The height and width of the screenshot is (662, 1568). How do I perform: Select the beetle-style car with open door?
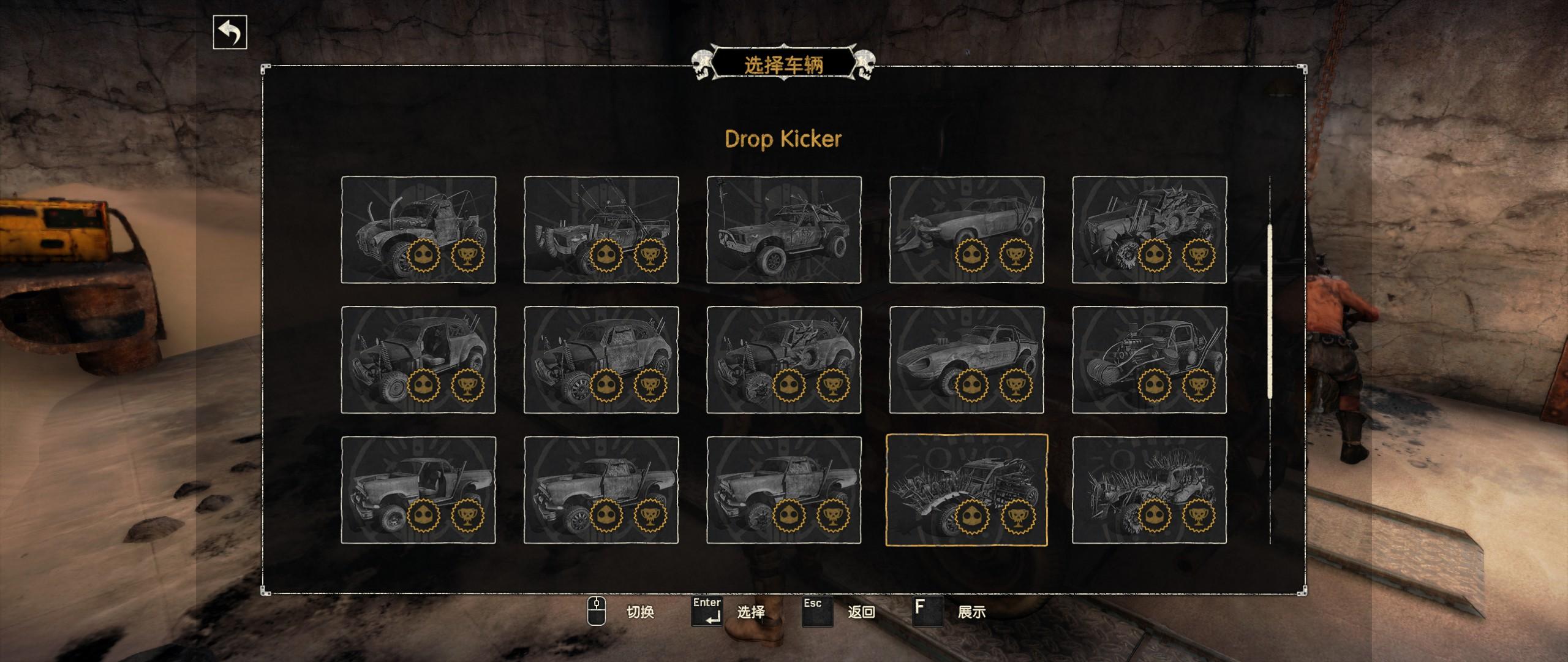[418, 360]
